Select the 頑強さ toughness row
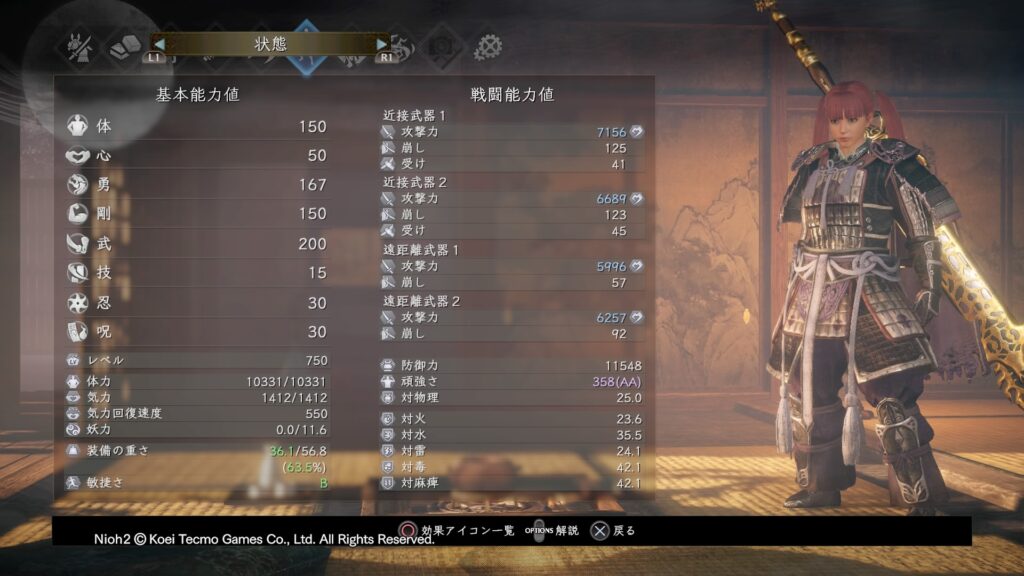 (x=512, y=381)
